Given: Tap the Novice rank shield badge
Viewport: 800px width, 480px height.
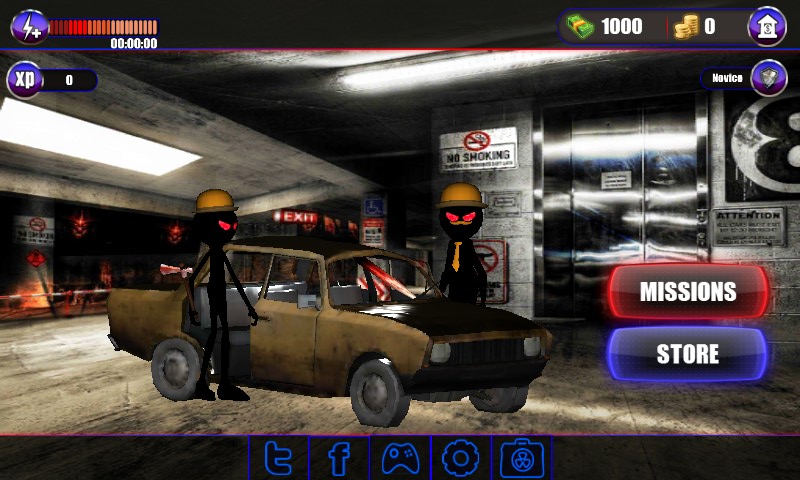Looking at the screenshot, I should click(768, 77).
